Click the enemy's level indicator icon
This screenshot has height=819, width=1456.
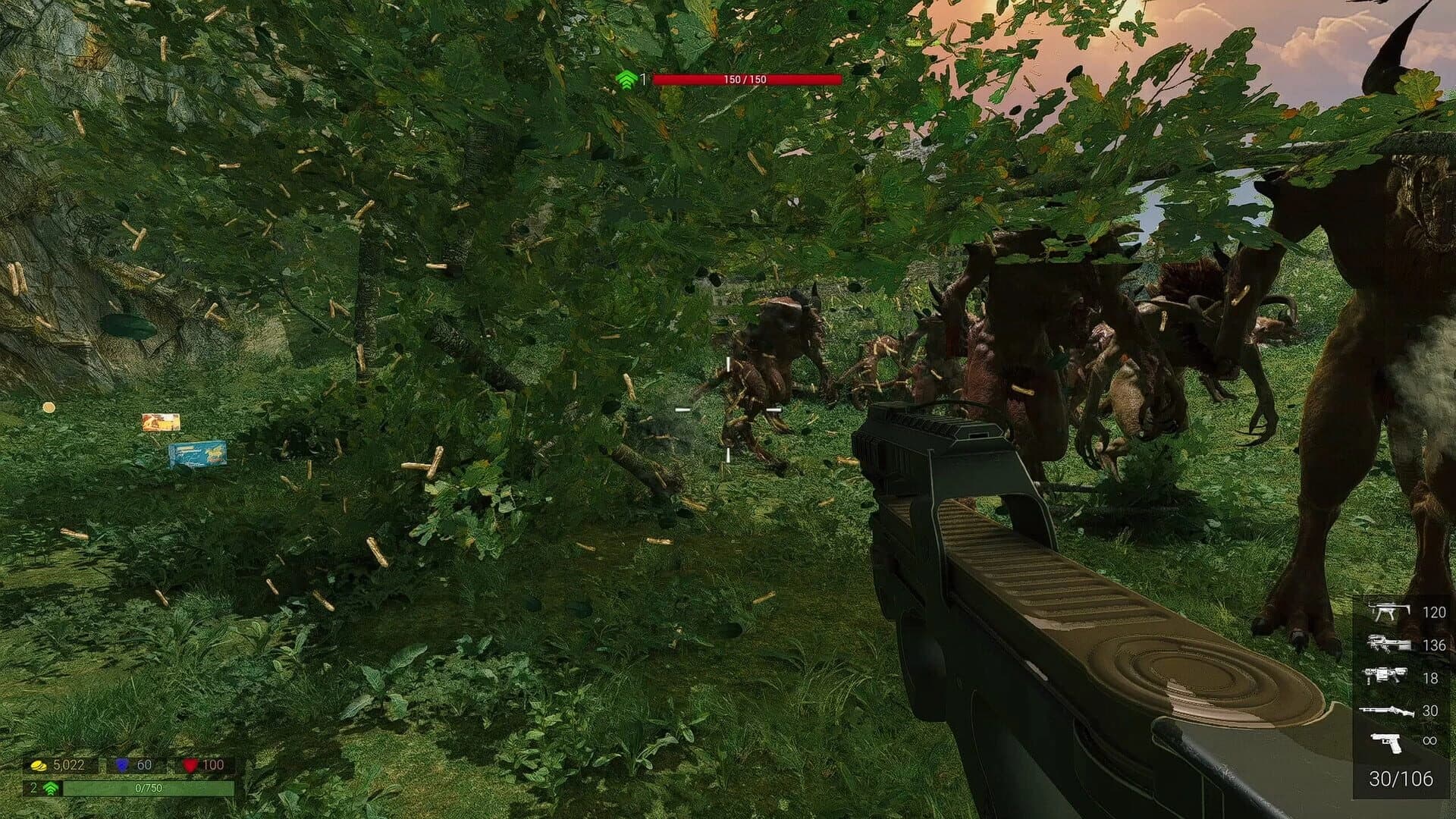(626, 78)
